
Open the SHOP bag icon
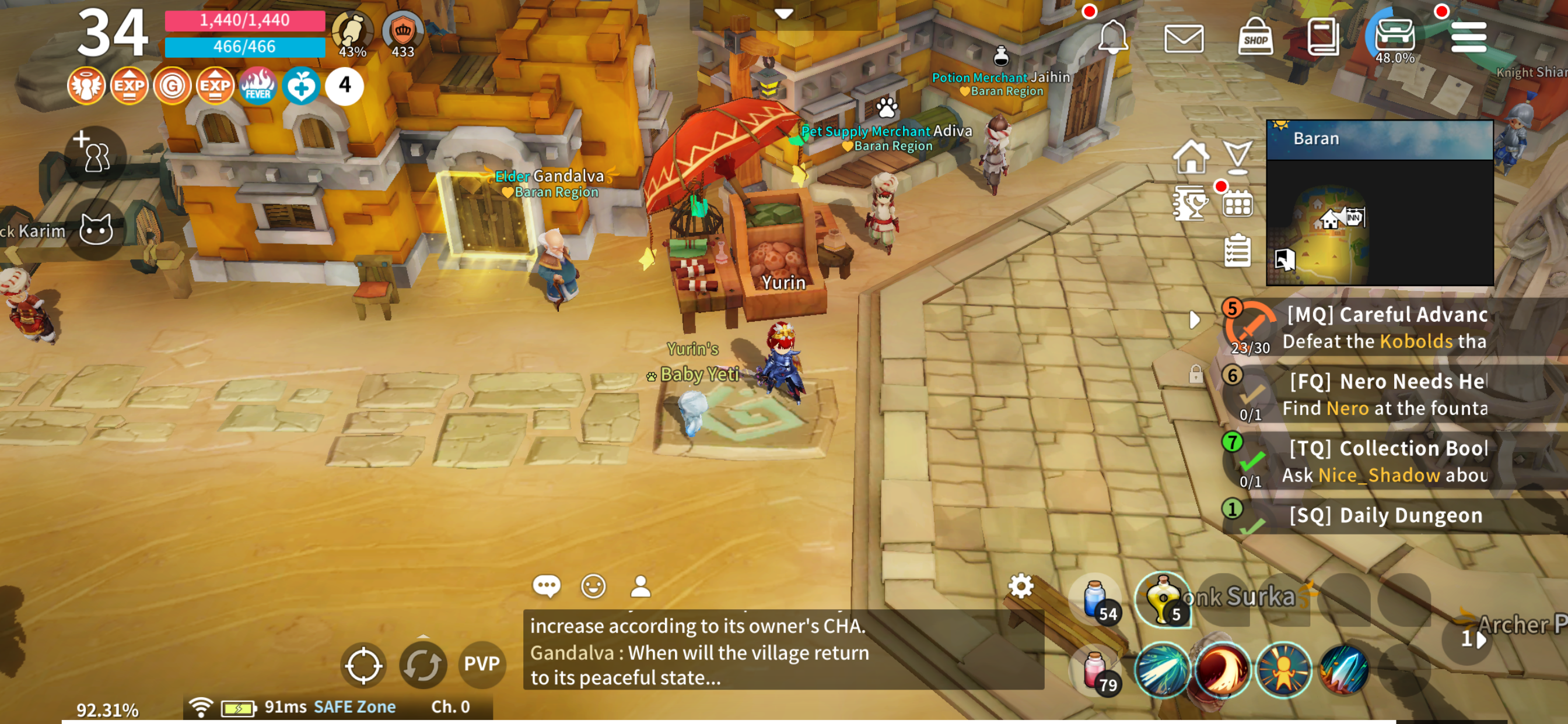point(1255,38)
